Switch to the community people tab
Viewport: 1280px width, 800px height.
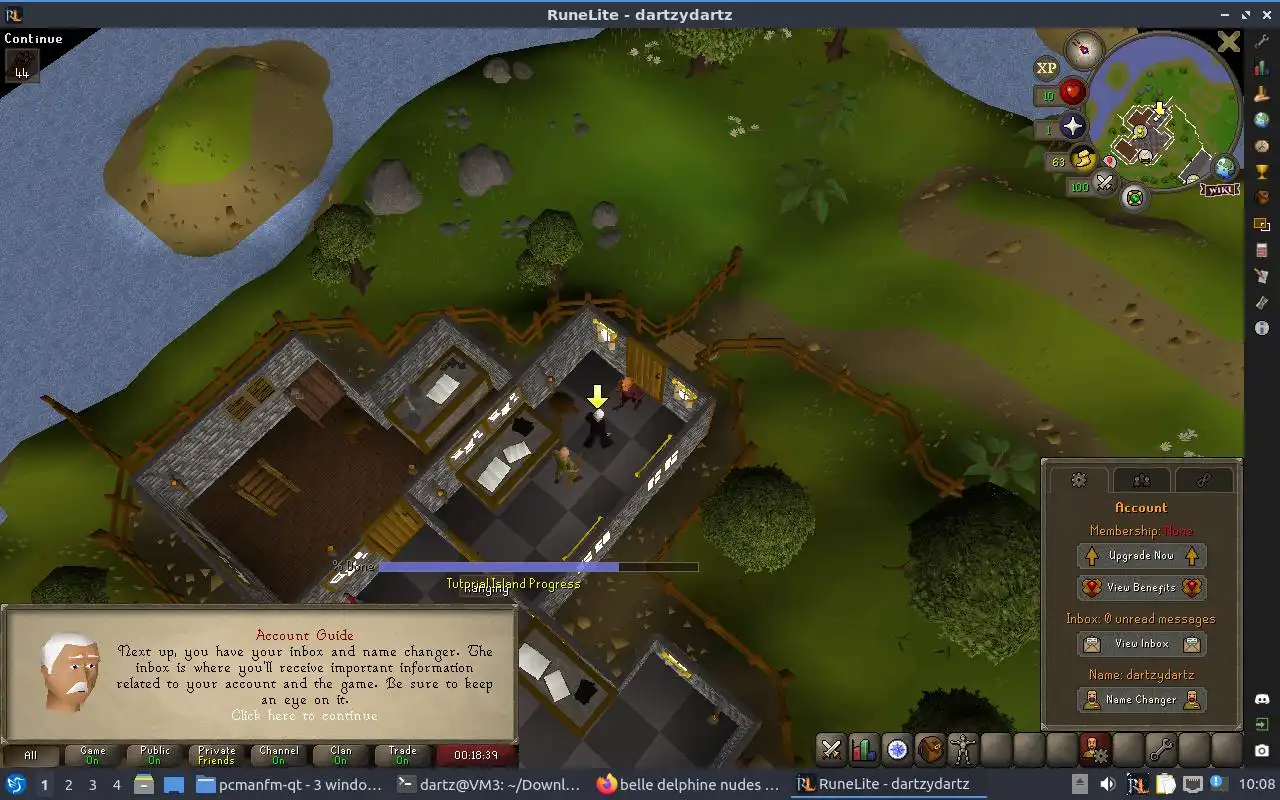[x=1141, y=480]
